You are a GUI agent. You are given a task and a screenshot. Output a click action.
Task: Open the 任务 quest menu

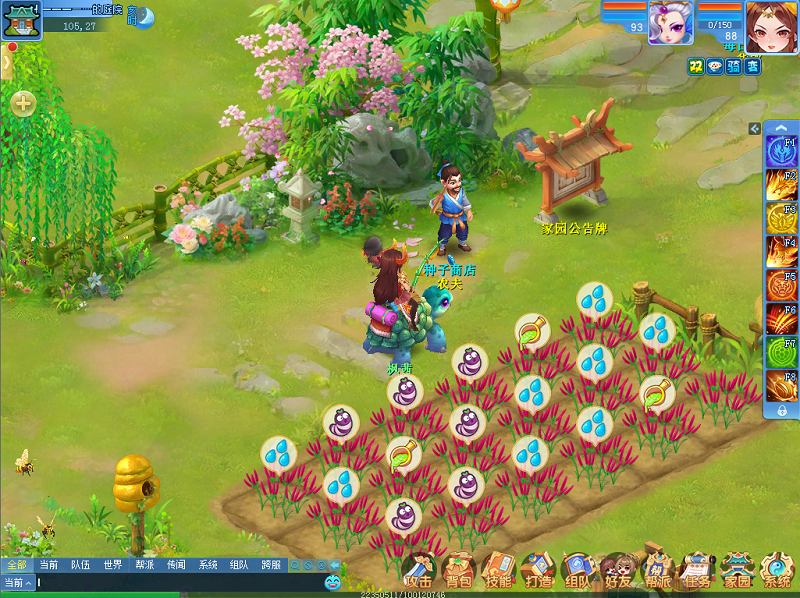pyautogui.click(x=697, y=571)
